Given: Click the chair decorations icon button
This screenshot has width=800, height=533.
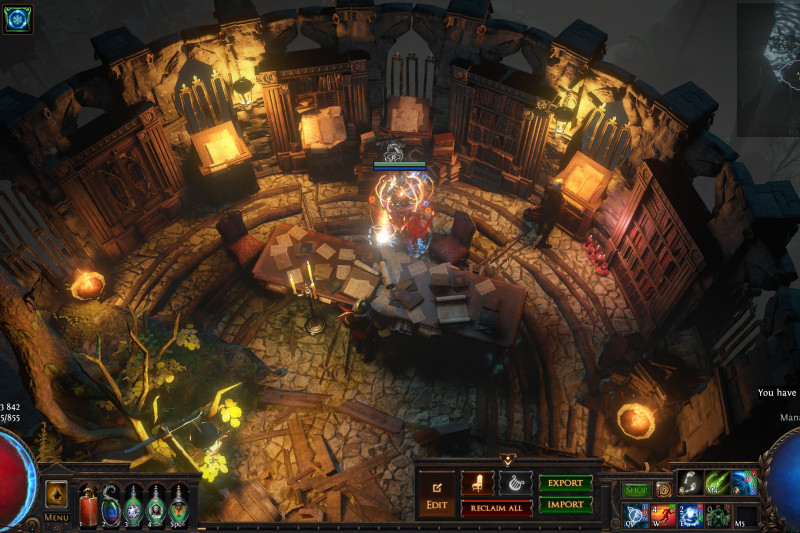Looking at the screenshot, I should (477, 483).
